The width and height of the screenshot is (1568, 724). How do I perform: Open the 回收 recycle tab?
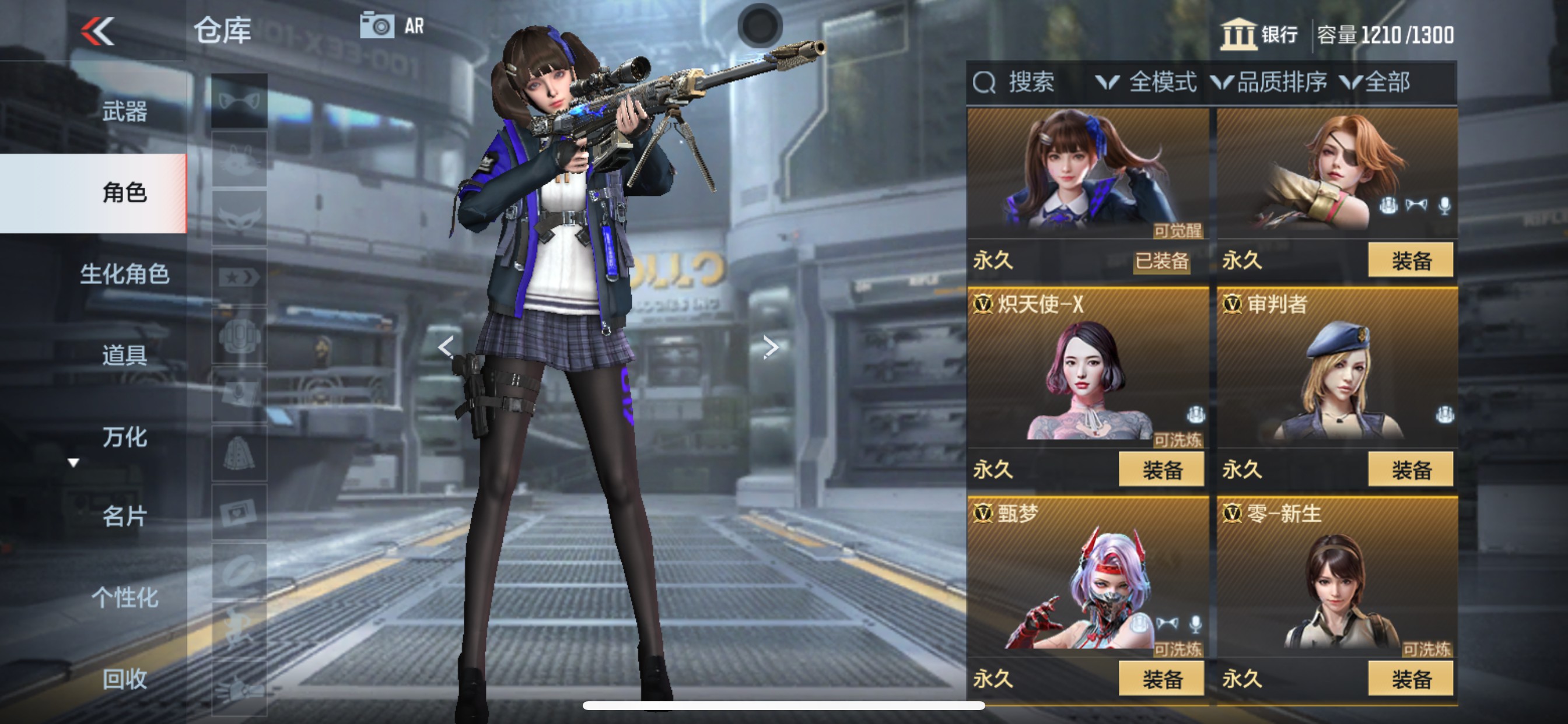tap(124, 679)
